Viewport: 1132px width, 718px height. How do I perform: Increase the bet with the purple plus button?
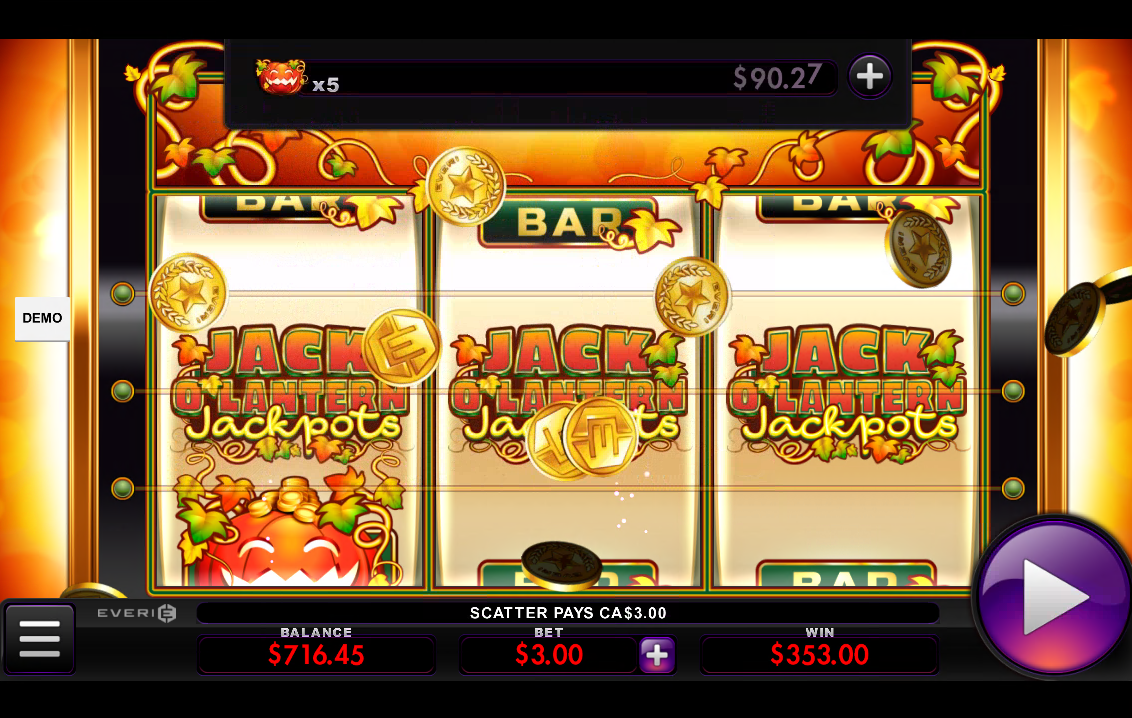click(657, 655)
